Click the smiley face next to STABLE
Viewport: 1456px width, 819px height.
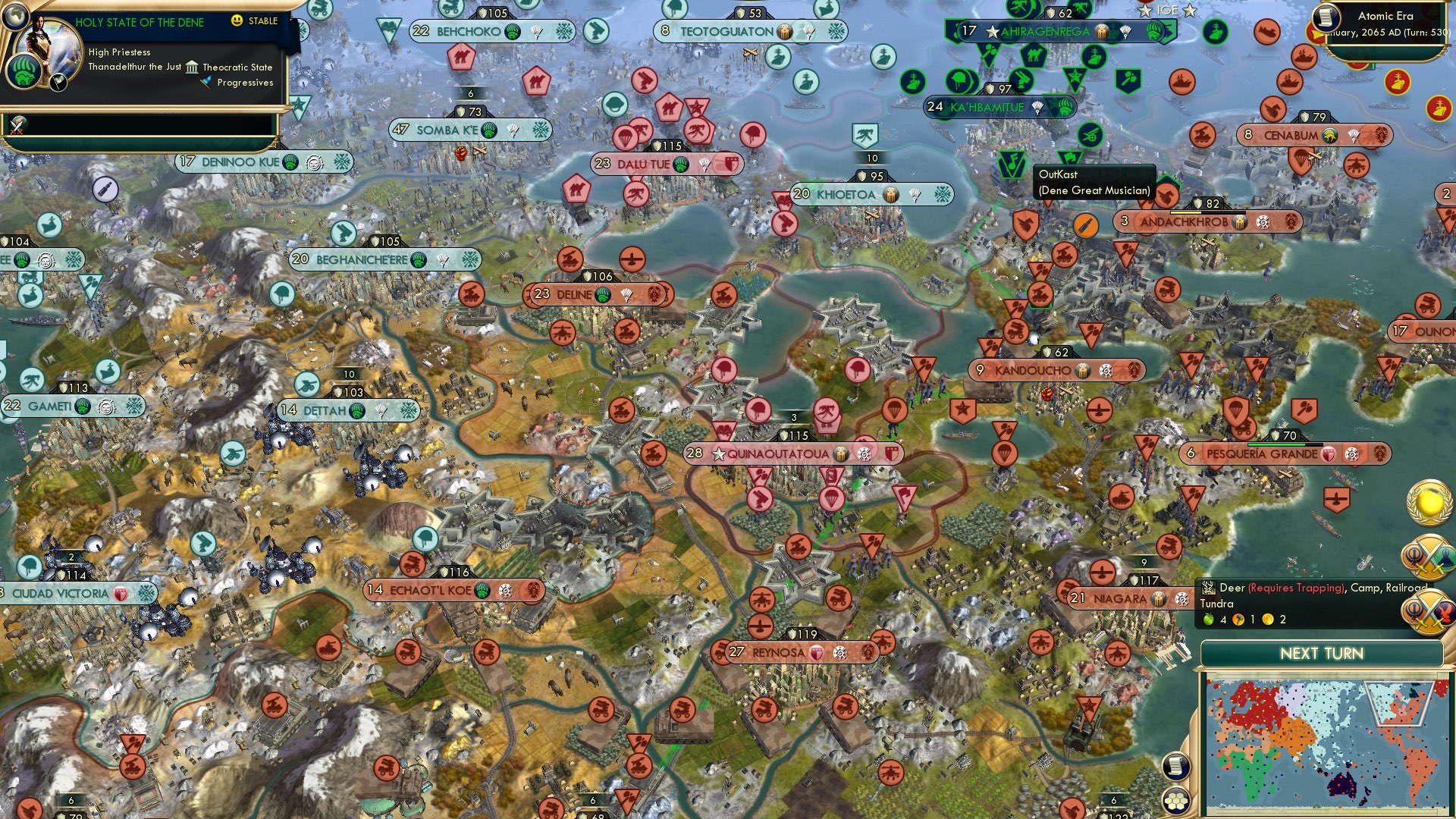point(237,20)
